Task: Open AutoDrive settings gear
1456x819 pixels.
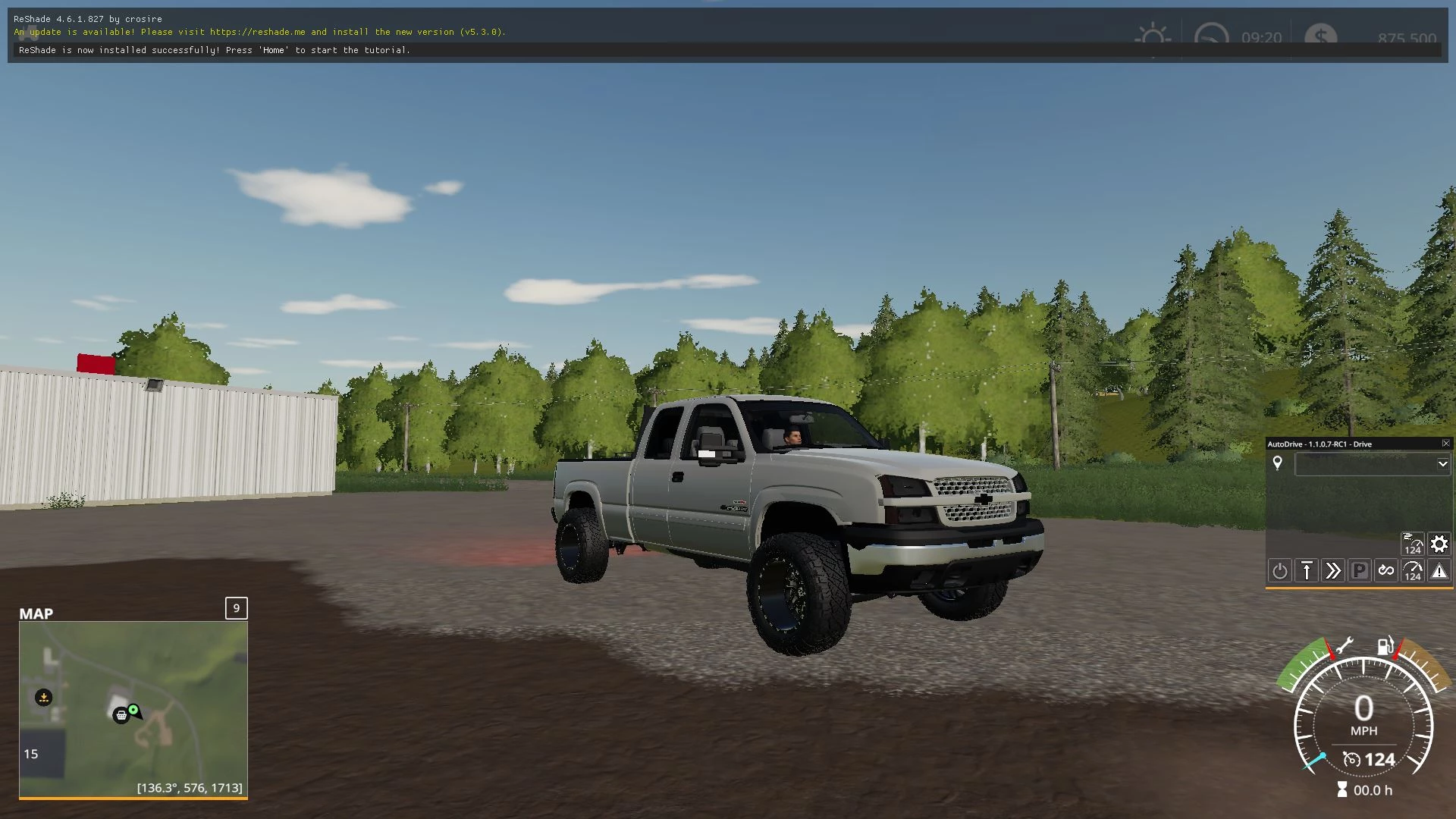Action: 1439,544
